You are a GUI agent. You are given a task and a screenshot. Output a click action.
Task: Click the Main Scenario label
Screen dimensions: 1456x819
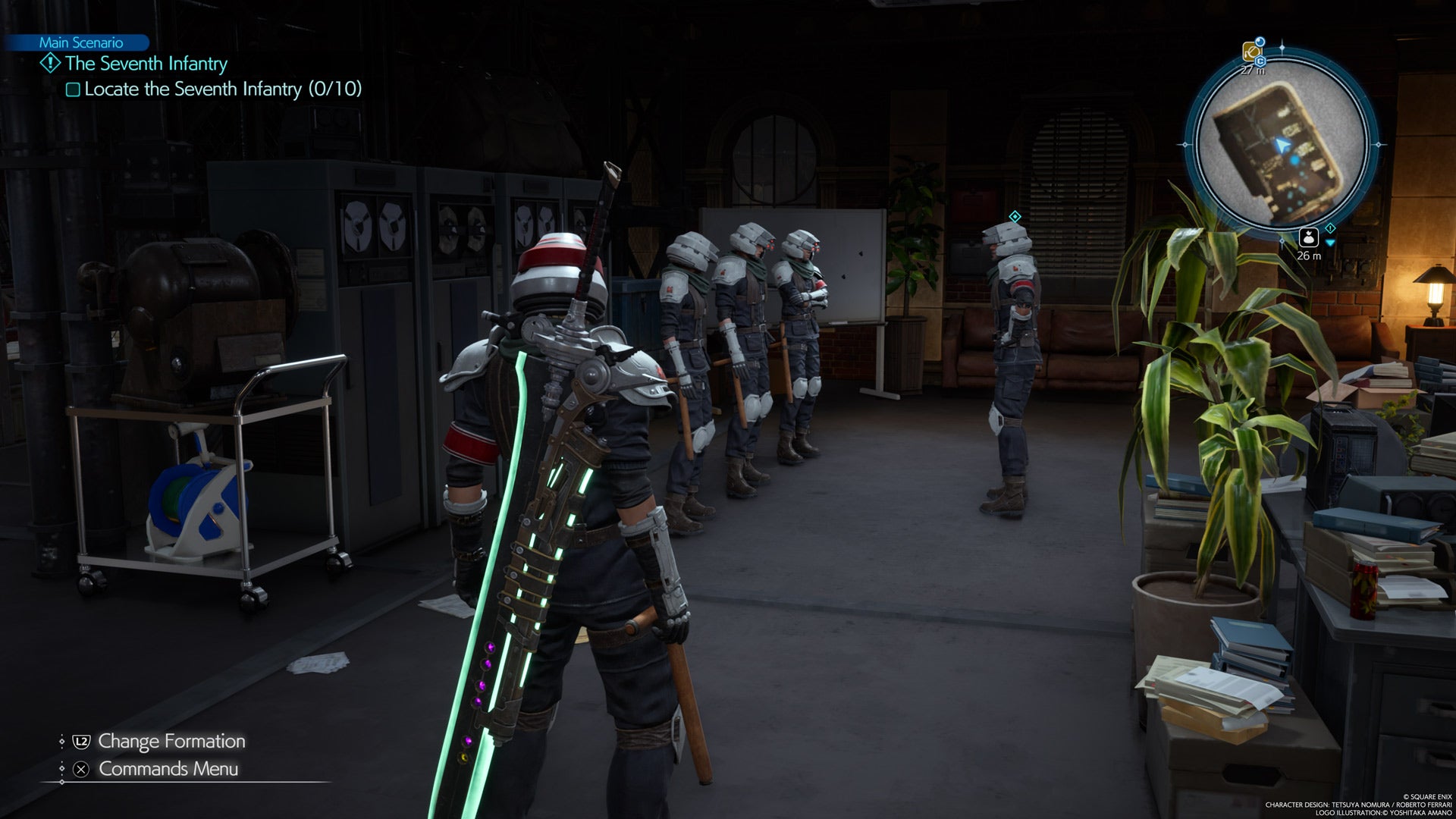(x=80, y=42)
